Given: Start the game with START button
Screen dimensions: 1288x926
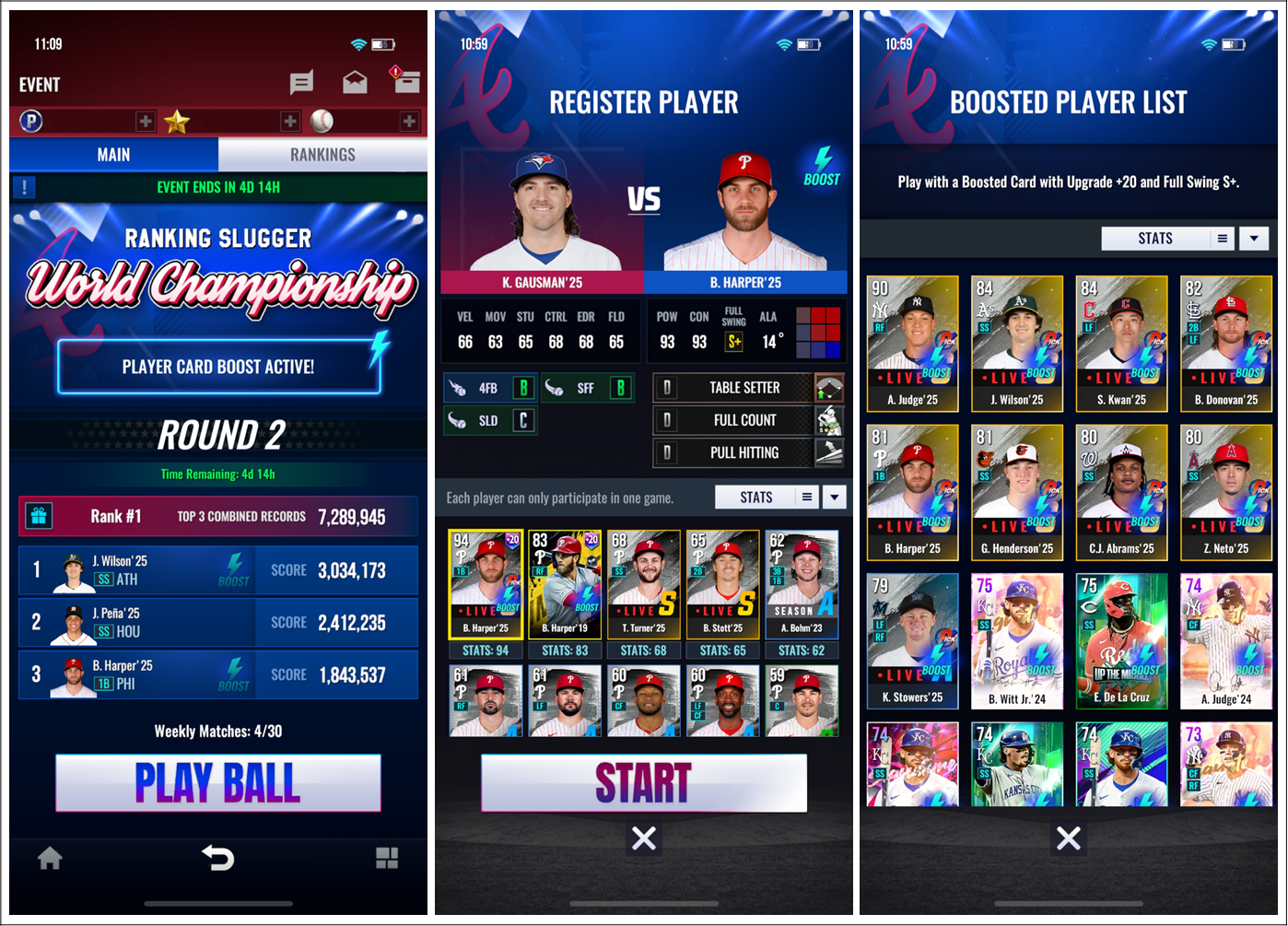Looking at the screenshot, I should [x=643, y=783].
